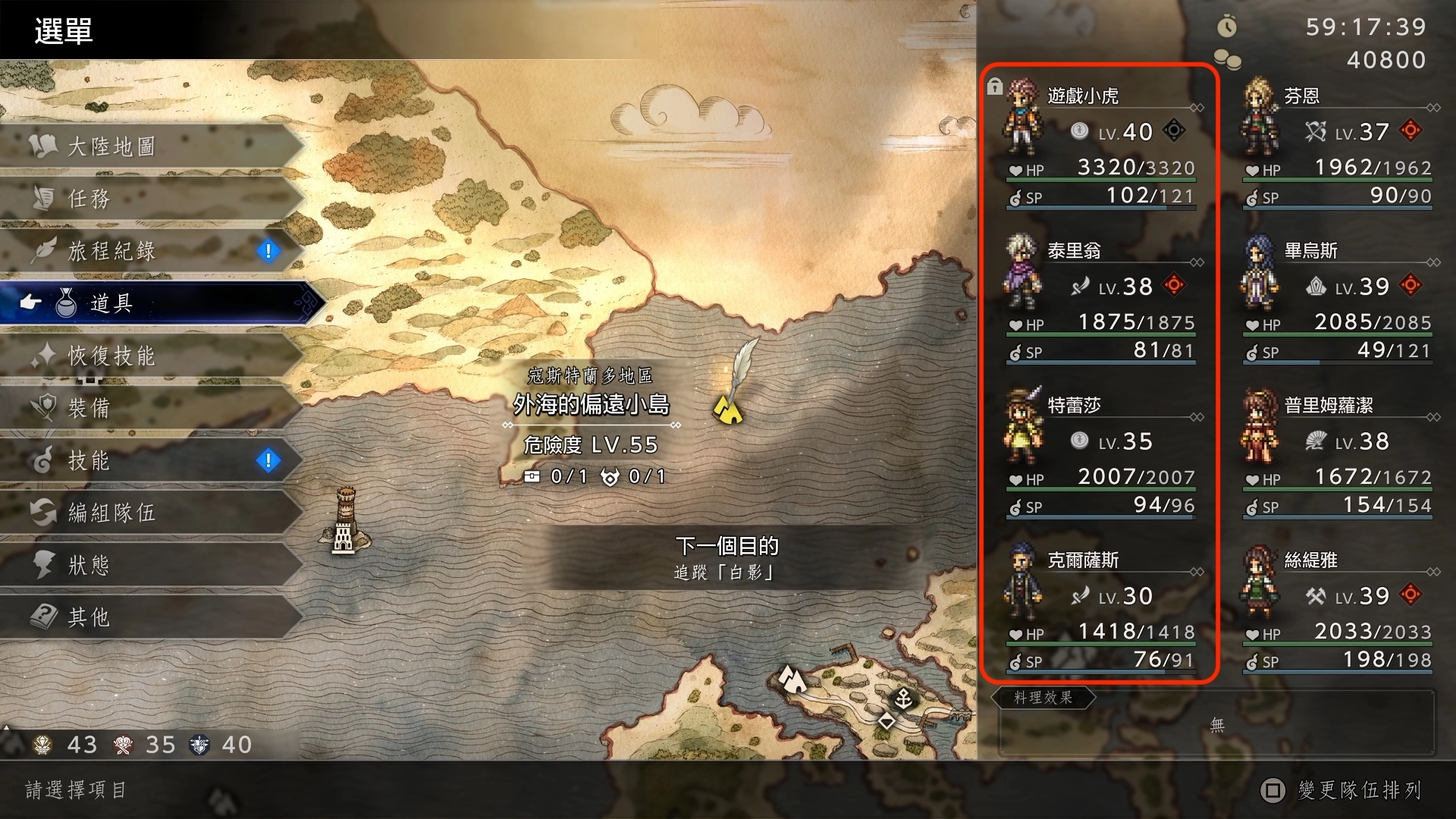
Task: Choose party member 特蕾莎
Action: [1101, 453]
